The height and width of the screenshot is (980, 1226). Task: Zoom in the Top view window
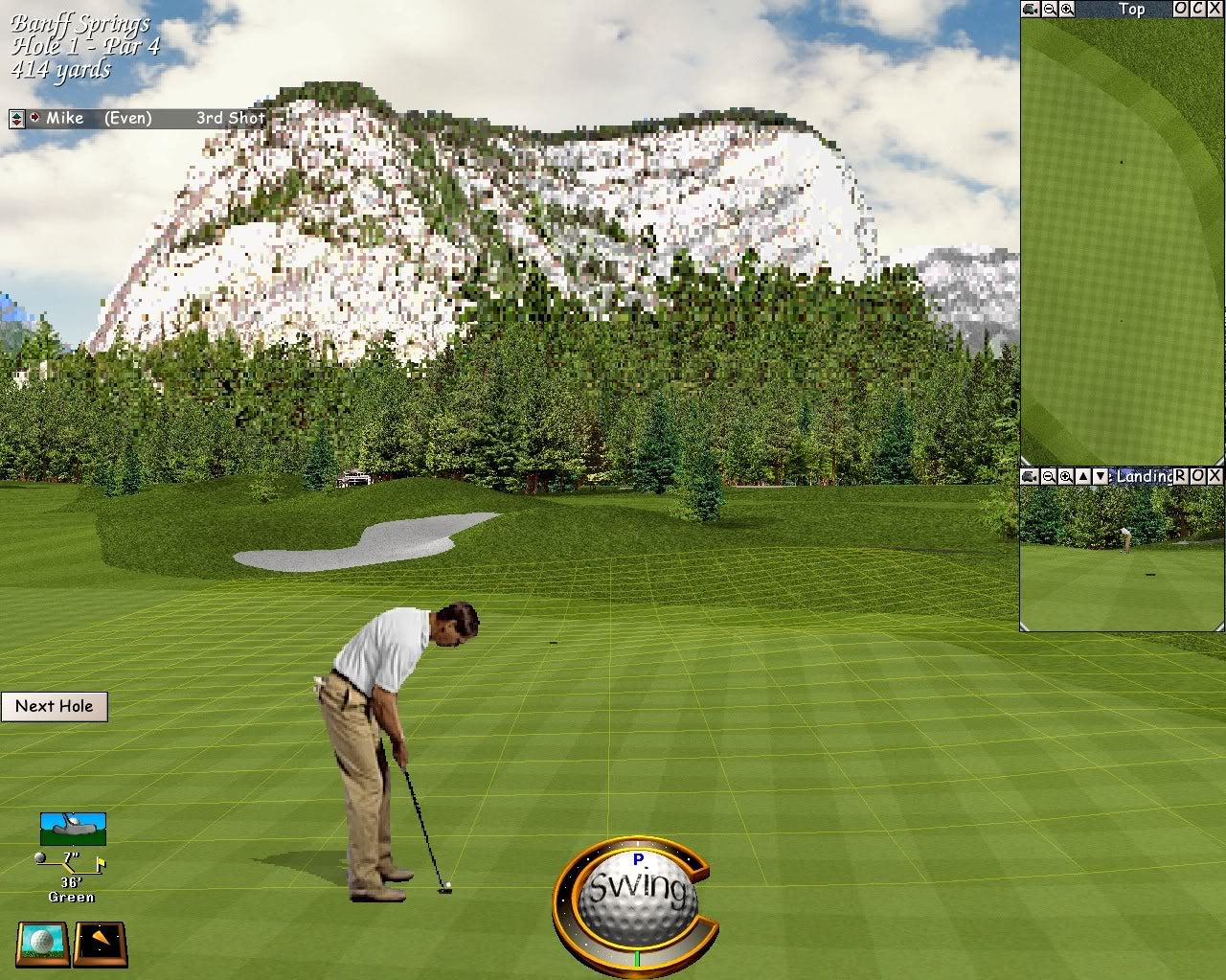(x=1067, y=9)
